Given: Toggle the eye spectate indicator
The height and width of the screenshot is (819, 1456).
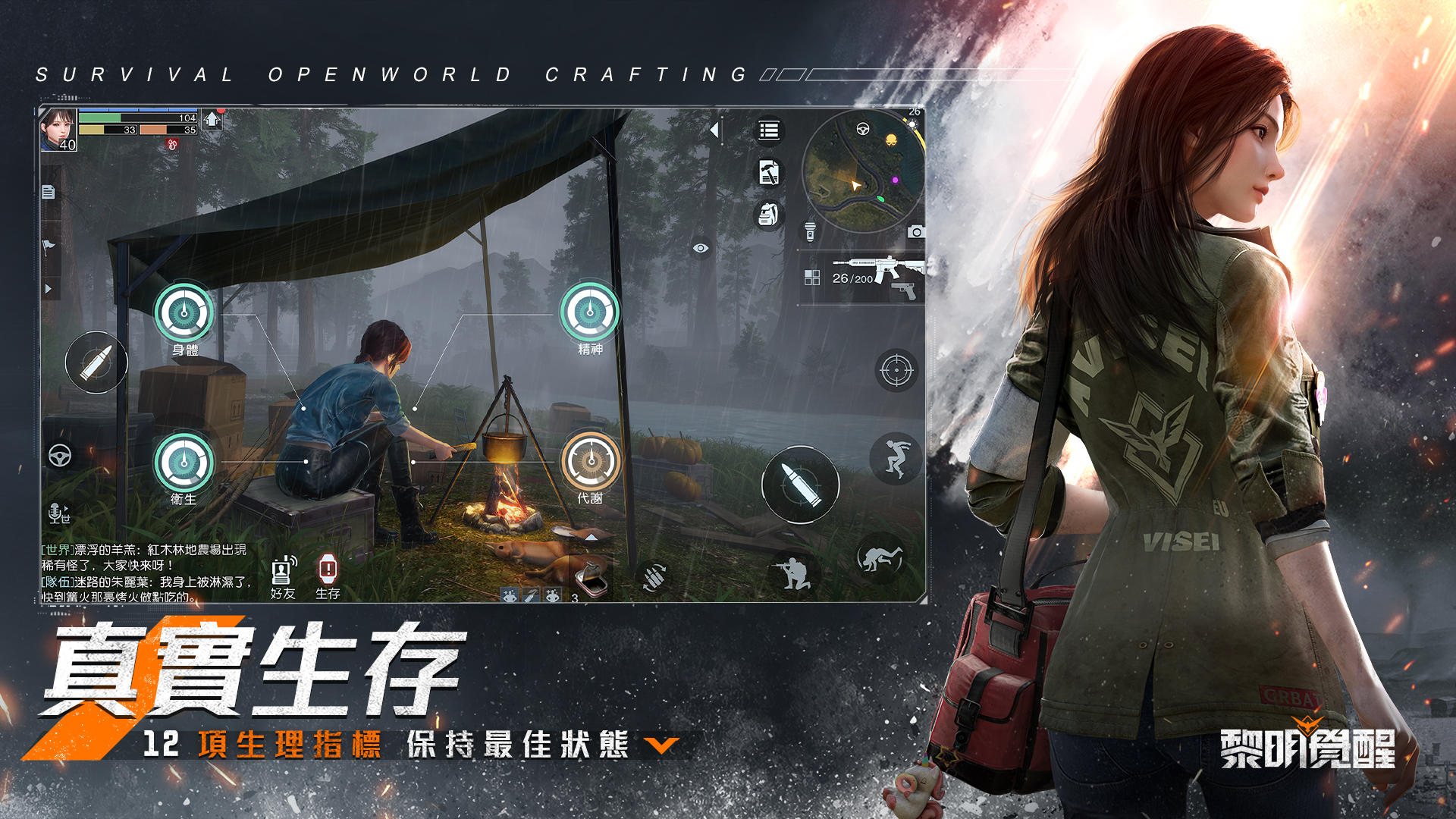Looking at the screenshot, I should 700,248.
